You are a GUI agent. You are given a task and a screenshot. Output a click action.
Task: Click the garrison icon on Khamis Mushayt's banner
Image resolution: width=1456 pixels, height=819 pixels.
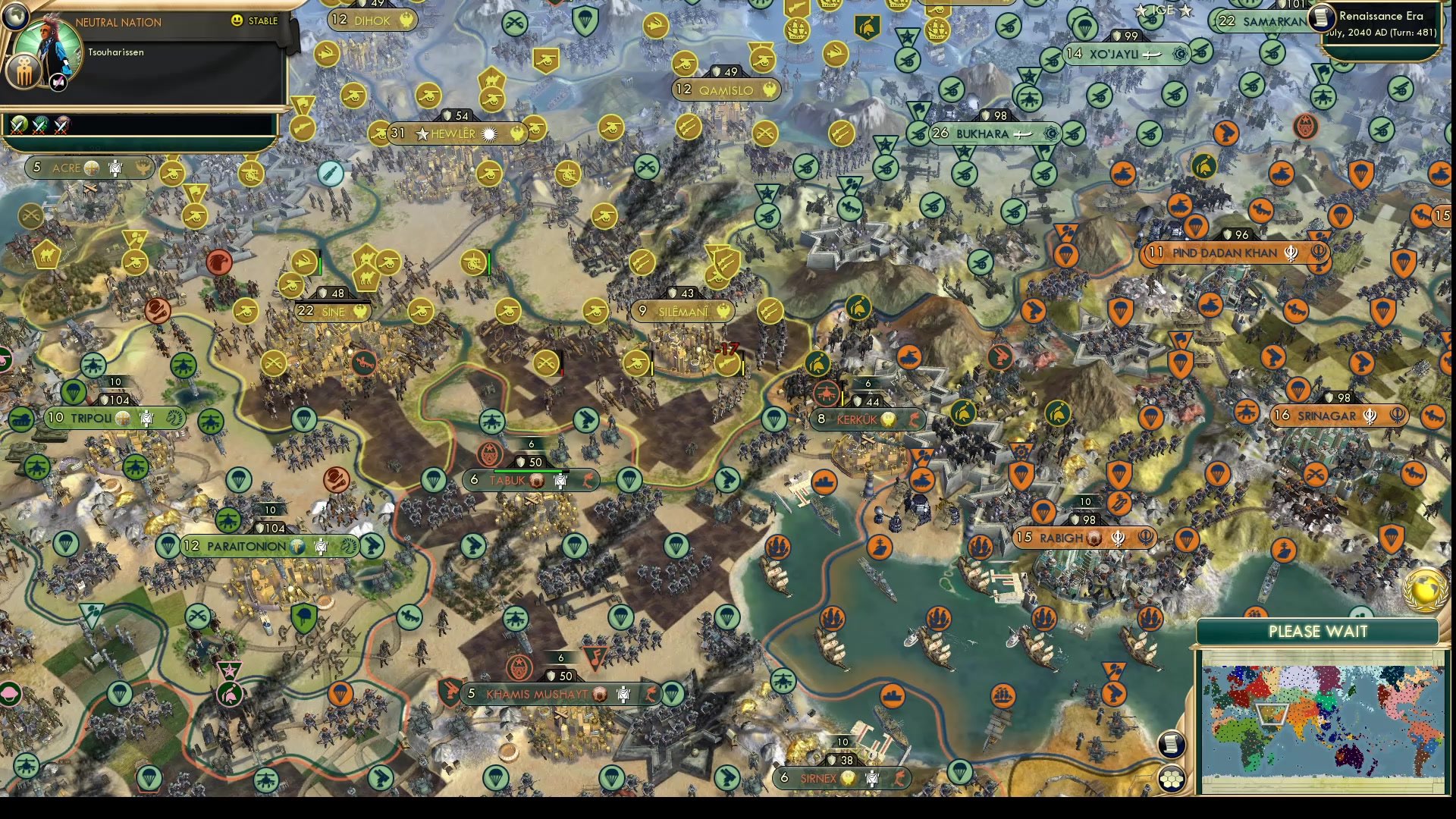tap(623, 694)
